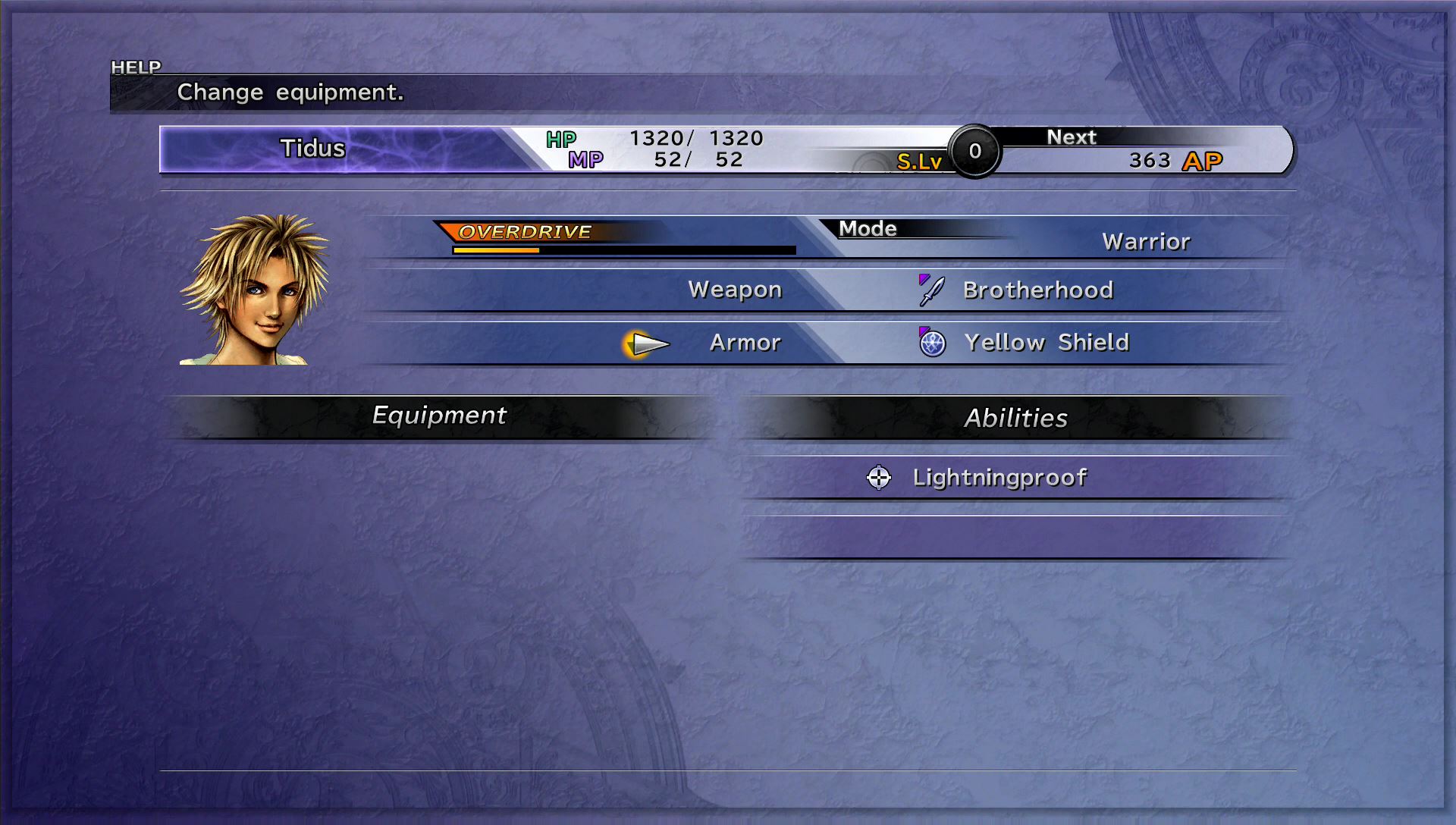Viewport: 1456px width, 825px height.
Task: Select the Armor equipment row
Action: click(x=745, y=343)
